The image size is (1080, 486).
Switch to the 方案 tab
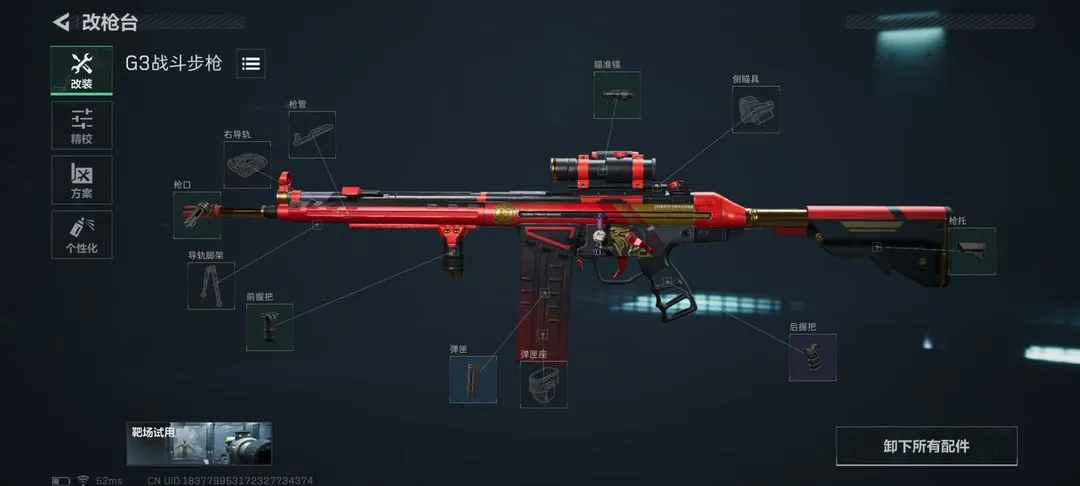[x=82, y=180]
